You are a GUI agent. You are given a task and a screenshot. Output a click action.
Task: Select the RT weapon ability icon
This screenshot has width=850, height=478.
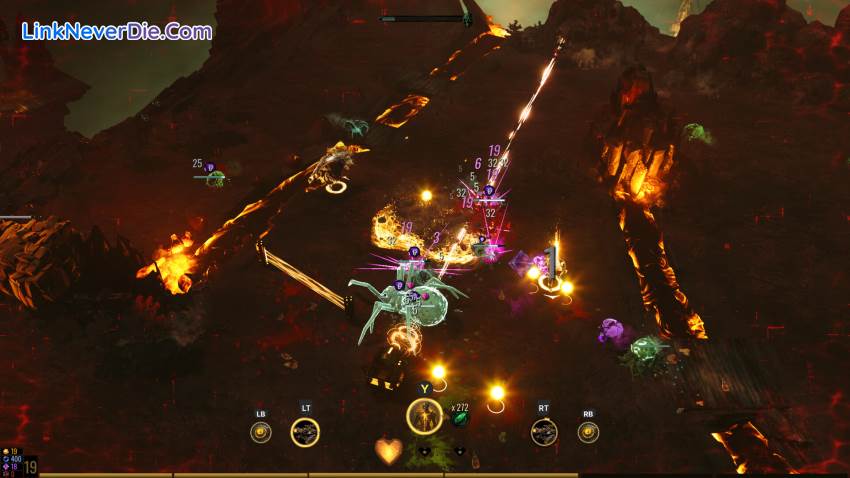pyautogui.click(x=544, y=432)
